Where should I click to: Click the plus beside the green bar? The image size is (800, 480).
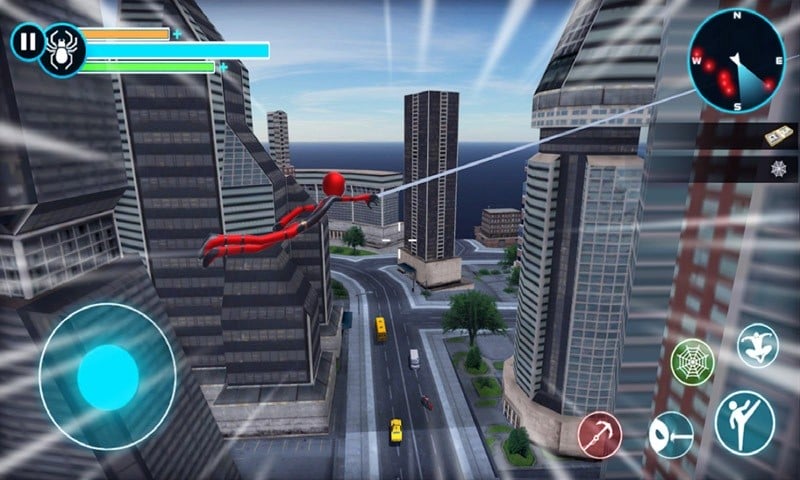pyautogui.click(x=223, y=68)
